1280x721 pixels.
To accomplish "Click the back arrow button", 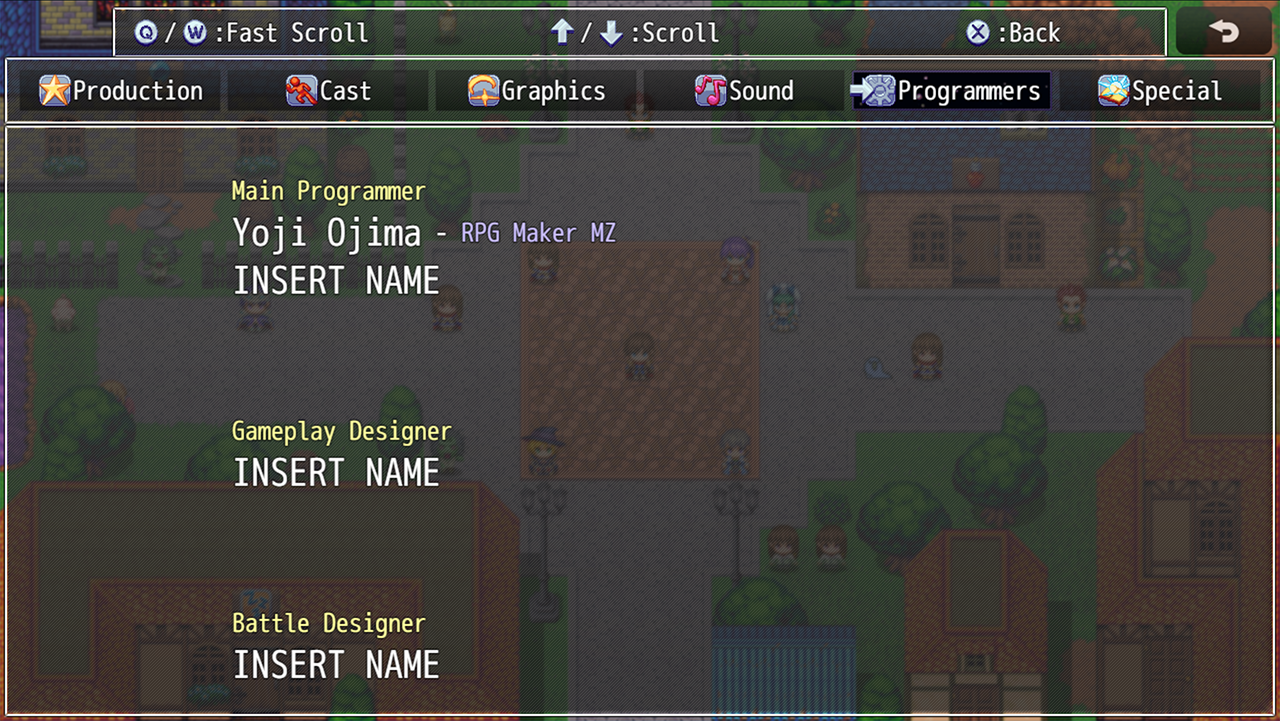I will (1223, 32).
